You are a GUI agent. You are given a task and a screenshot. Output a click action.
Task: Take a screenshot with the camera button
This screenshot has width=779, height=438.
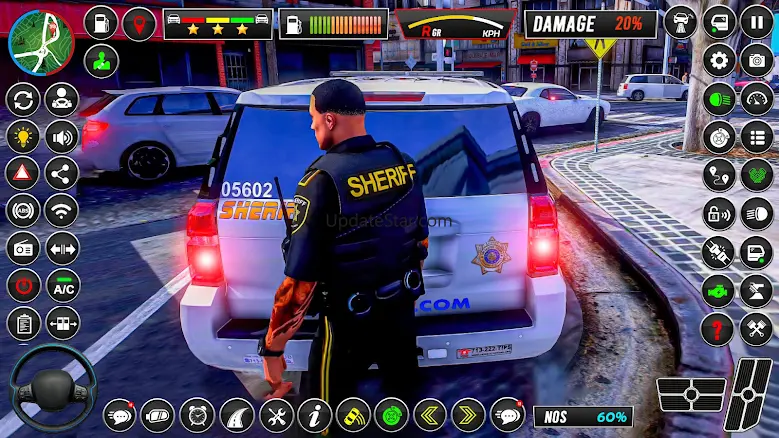point(756,61)
